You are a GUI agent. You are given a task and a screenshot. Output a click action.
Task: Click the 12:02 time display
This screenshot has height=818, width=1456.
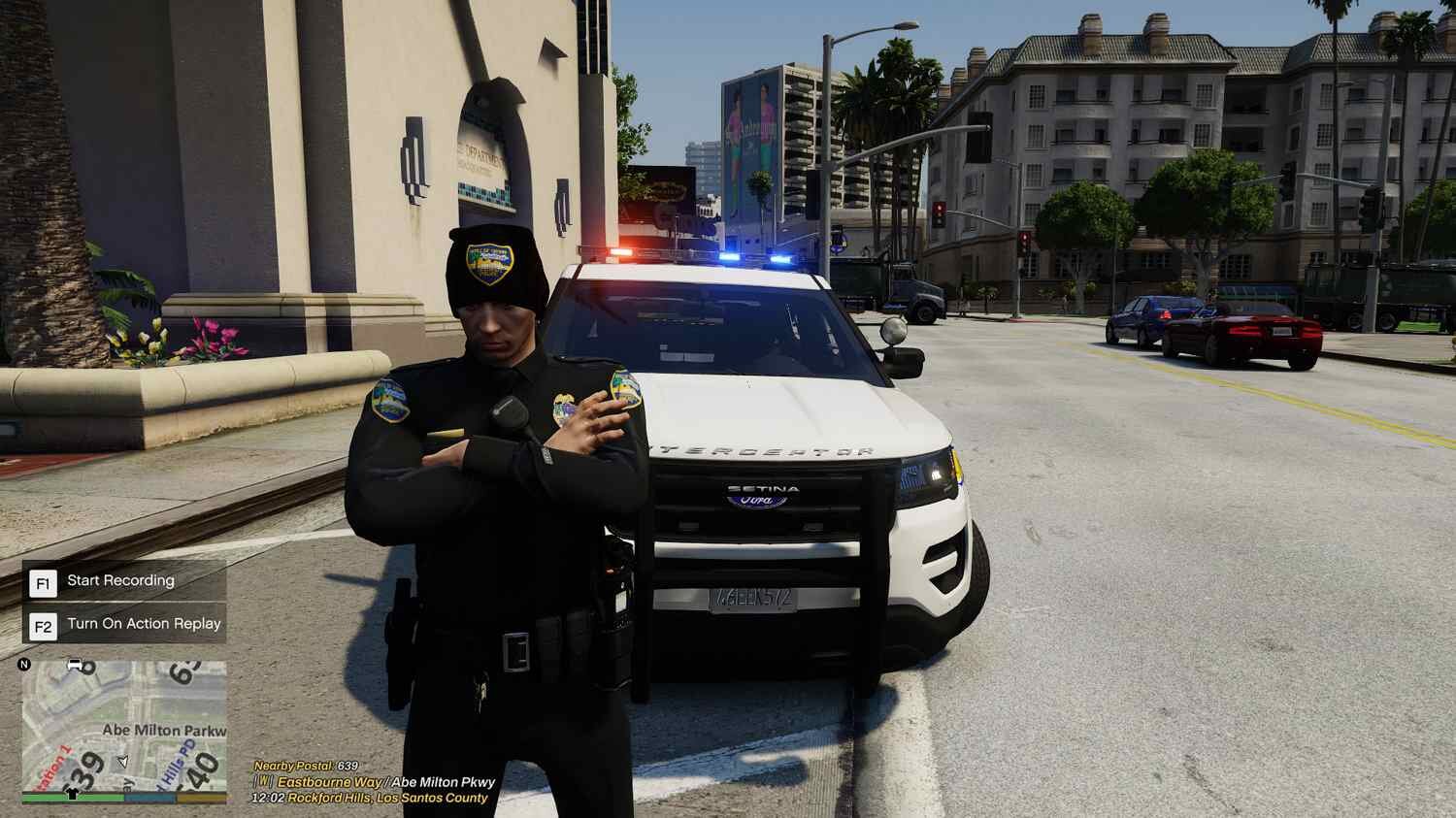[267, 798]
